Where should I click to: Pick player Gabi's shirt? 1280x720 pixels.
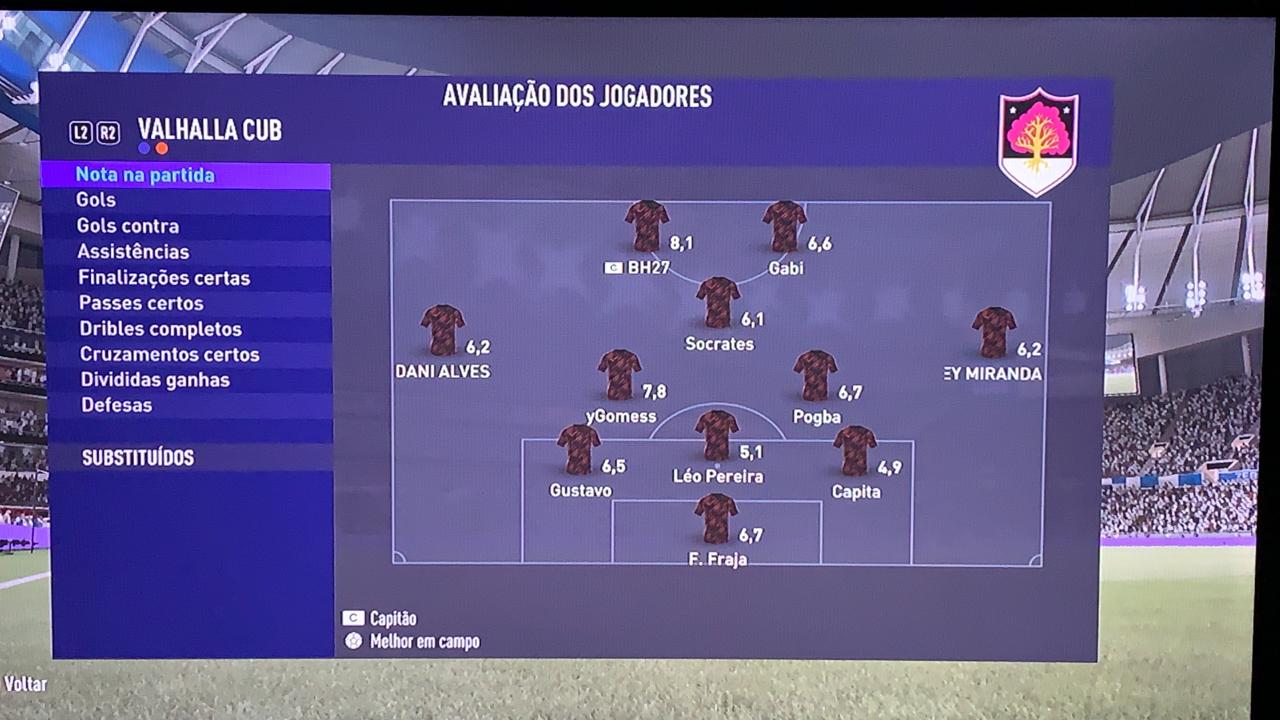(784, 226)
